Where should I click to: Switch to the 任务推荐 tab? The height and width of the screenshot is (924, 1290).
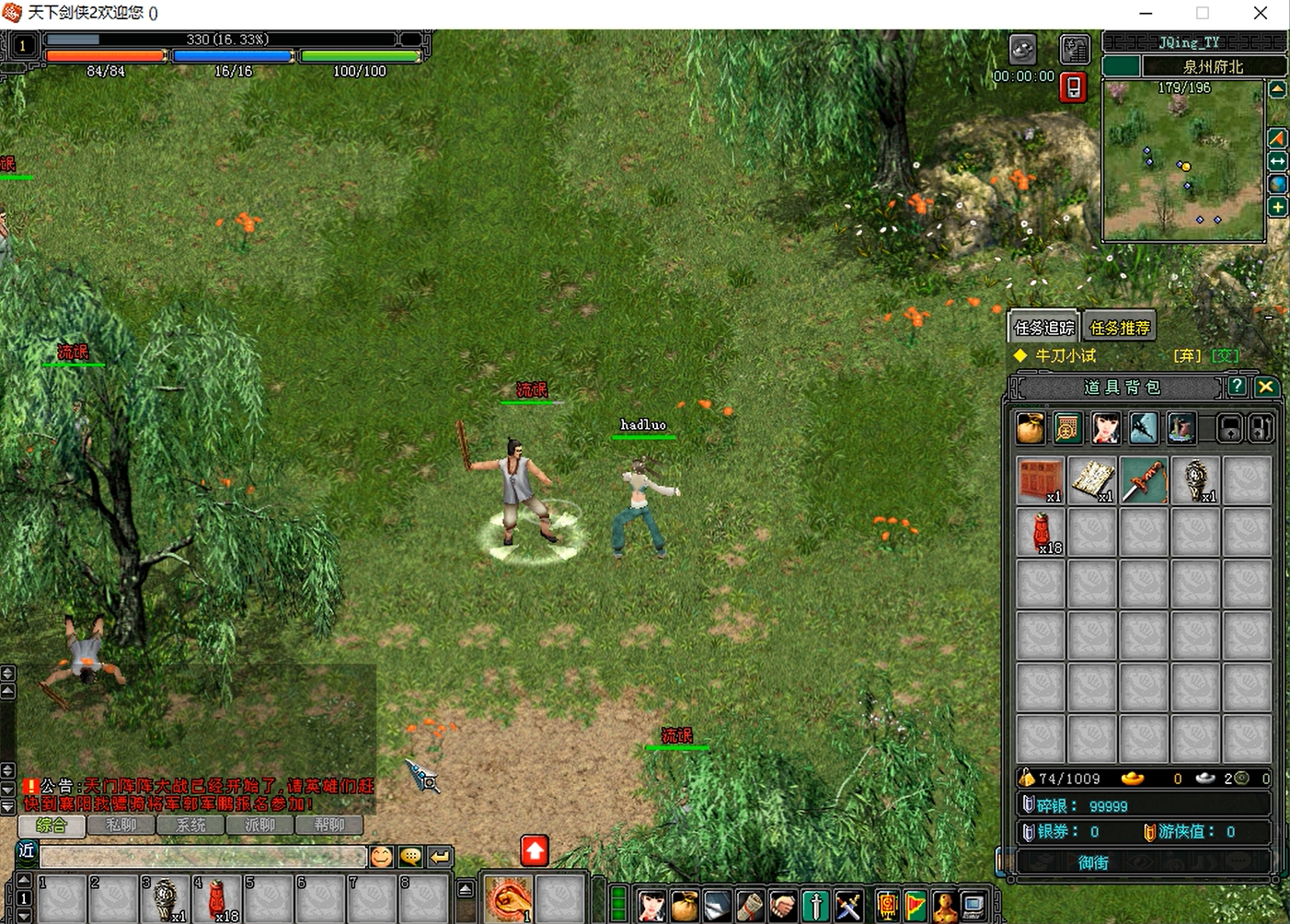coord(1119,328)
